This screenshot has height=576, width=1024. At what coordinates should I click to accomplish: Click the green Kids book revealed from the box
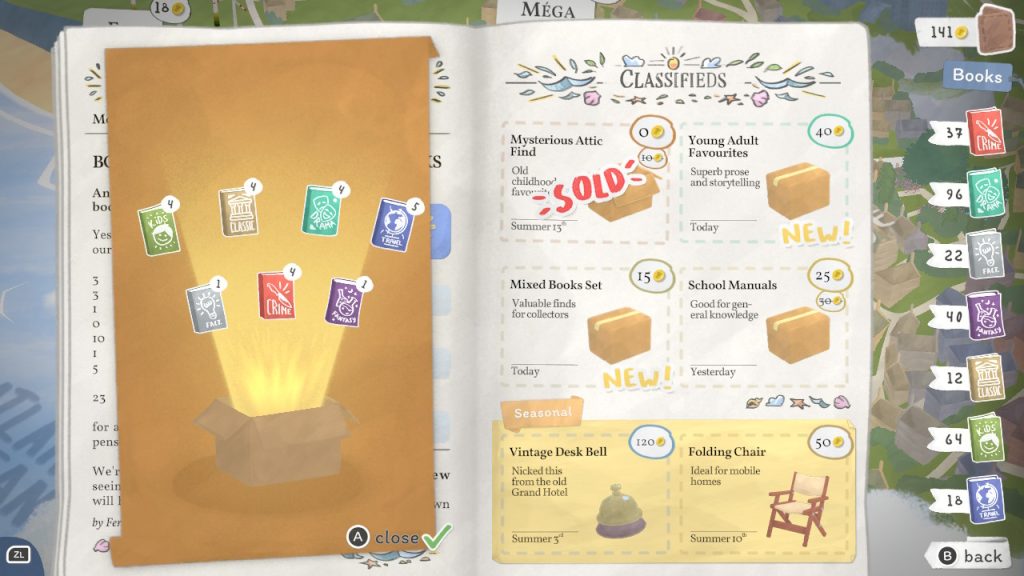[x=158, y=229]
